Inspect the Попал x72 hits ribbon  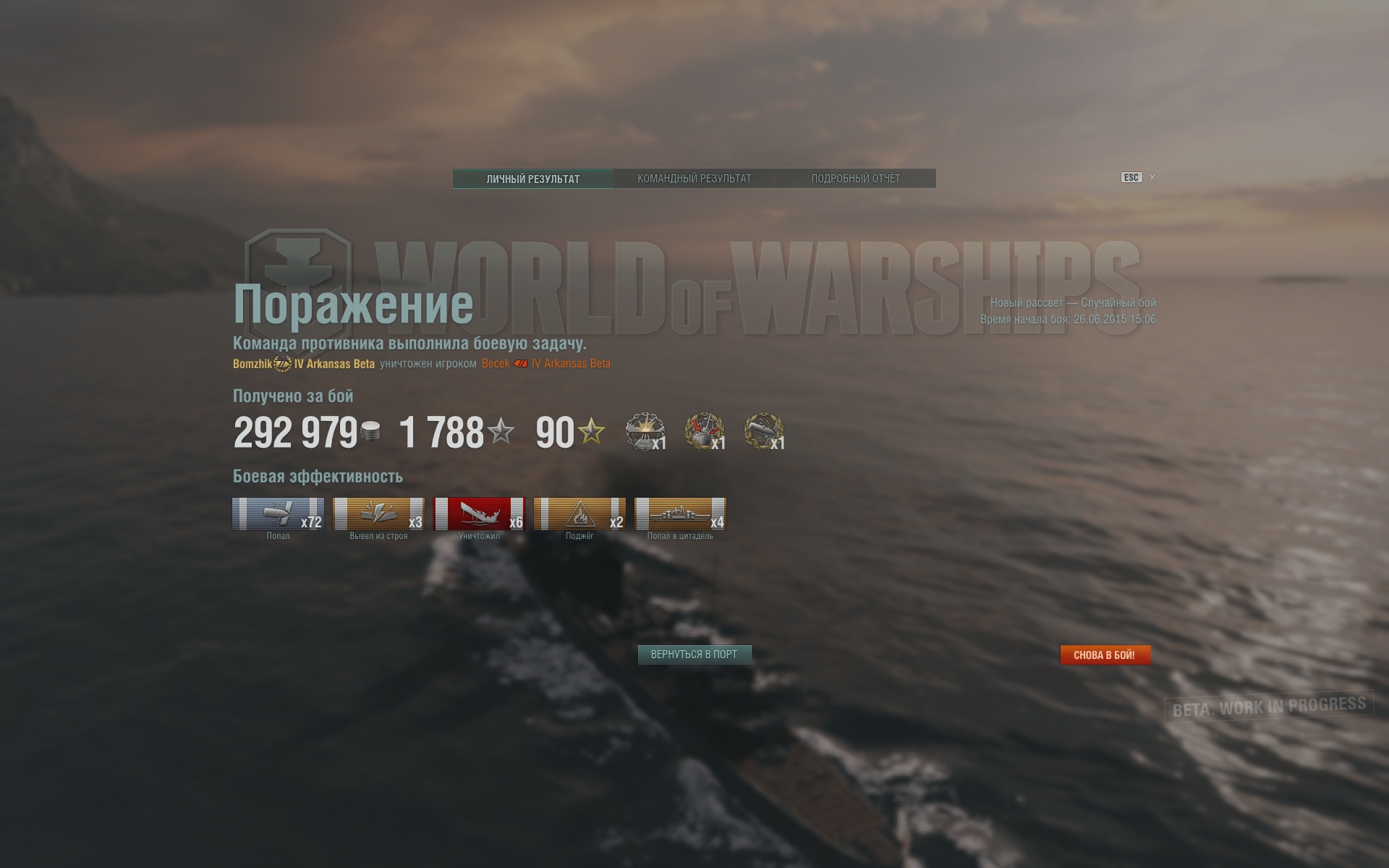[x=278, y=514]
